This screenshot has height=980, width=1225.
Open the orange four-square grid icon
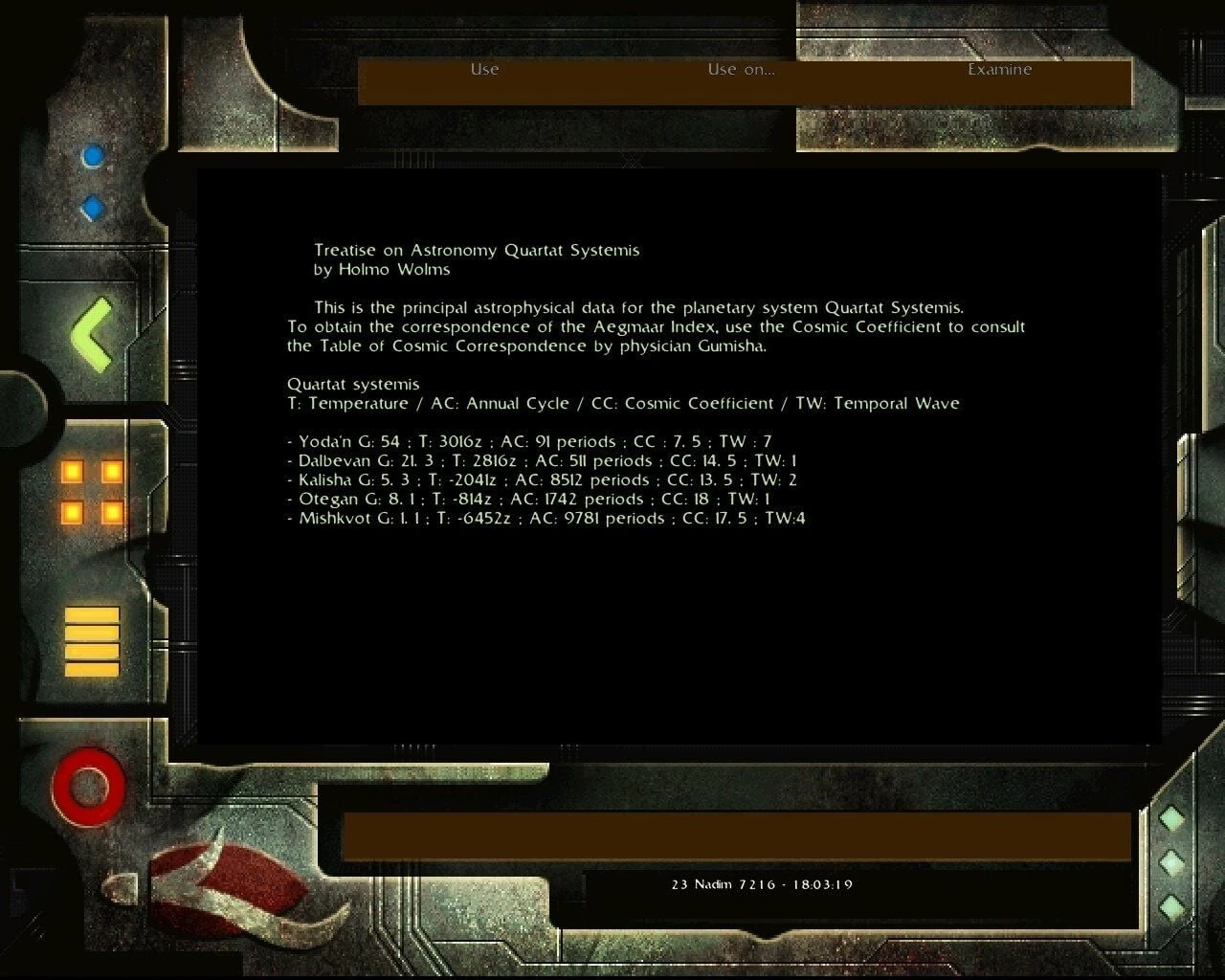[92, 492]
